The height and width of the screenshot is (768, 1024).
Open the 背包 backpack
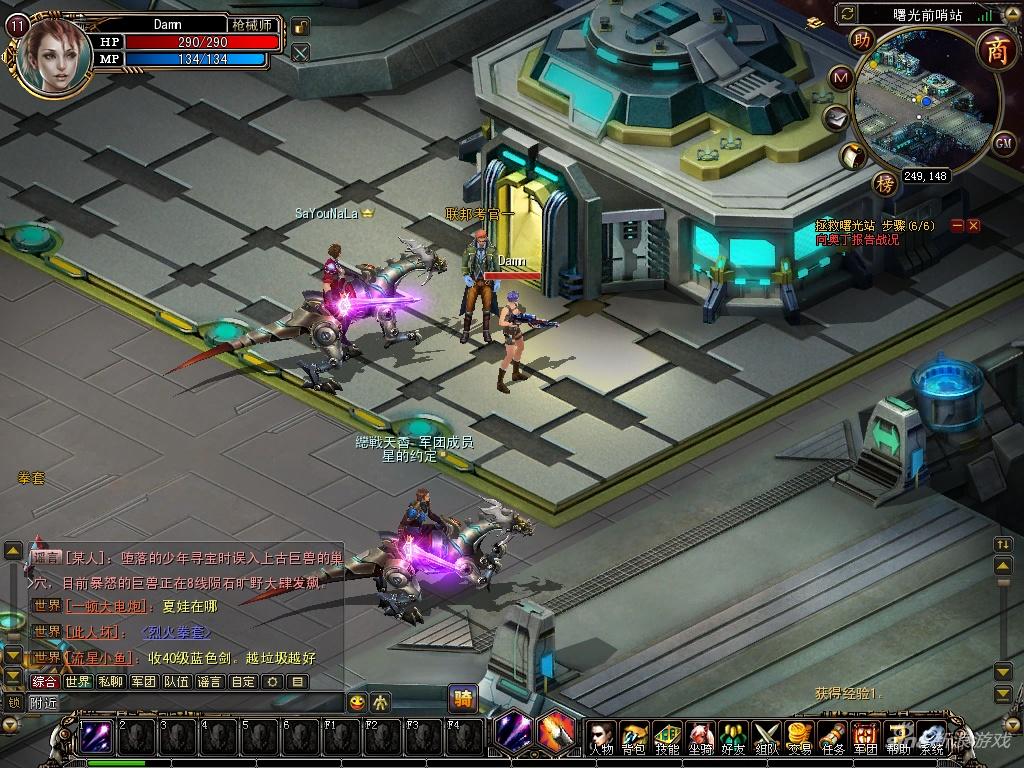tap(635, 736)
